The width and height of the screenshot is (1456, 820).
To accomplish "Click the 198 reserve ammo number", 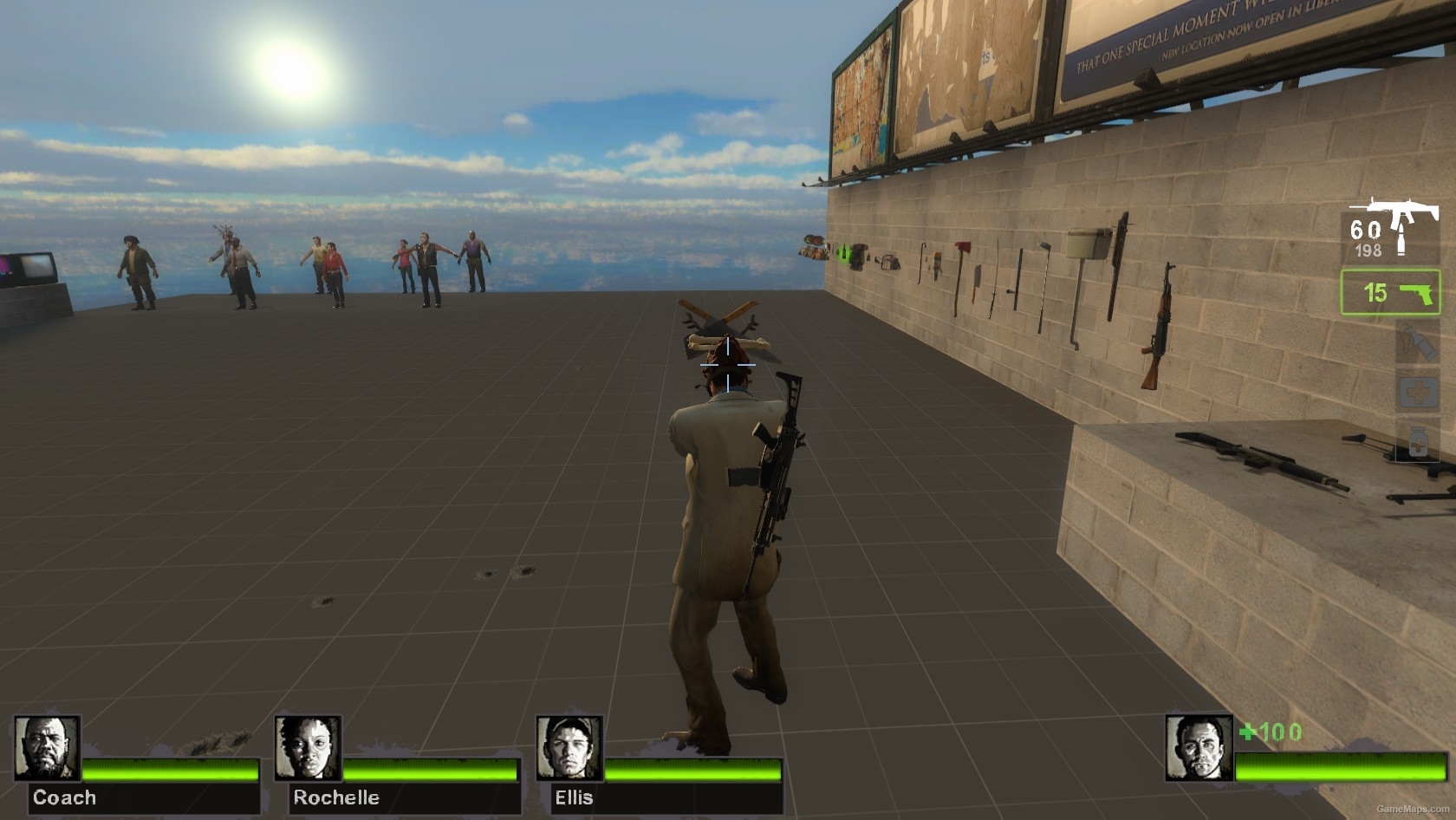I will [1368, 248].
